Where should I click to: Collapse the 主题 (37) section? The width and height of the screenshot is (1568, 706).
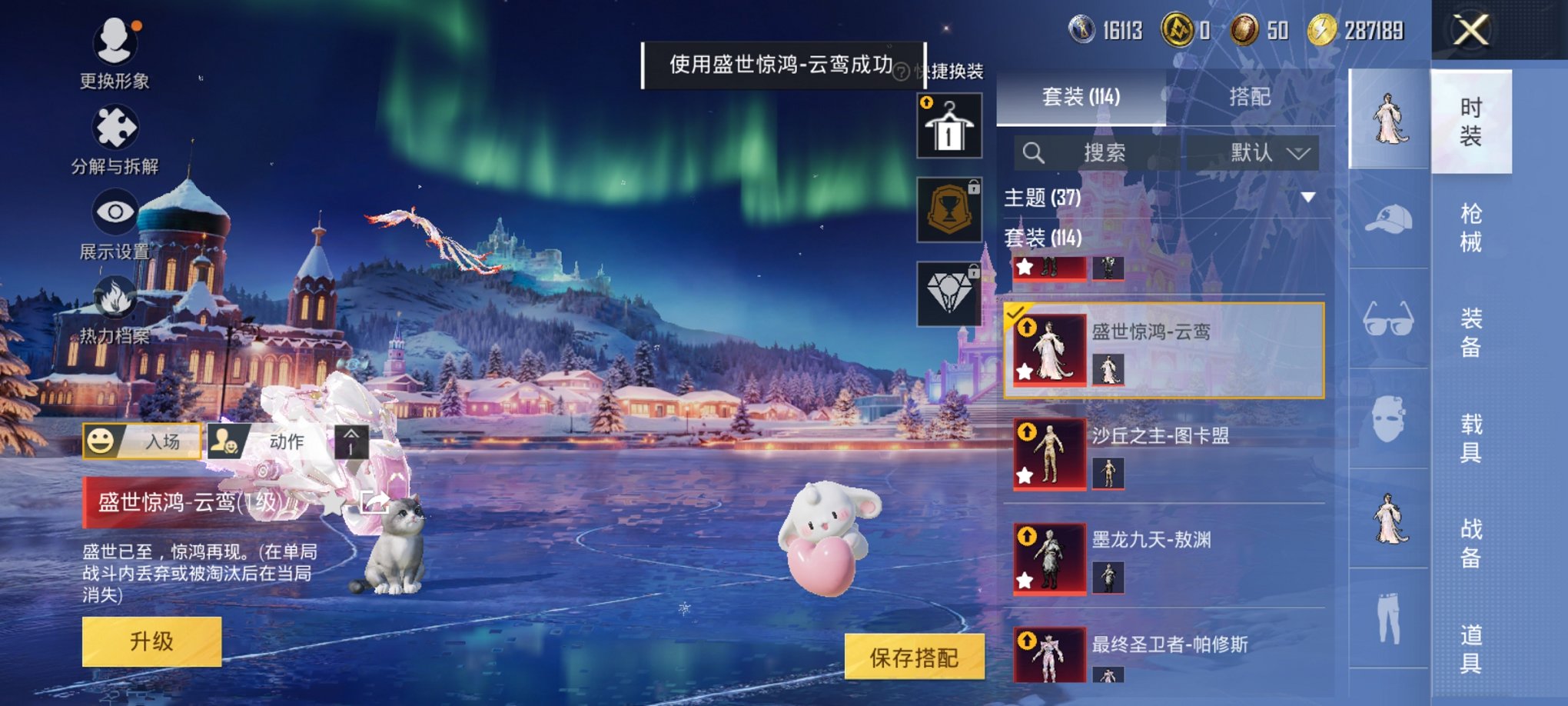click(1307, 198)
